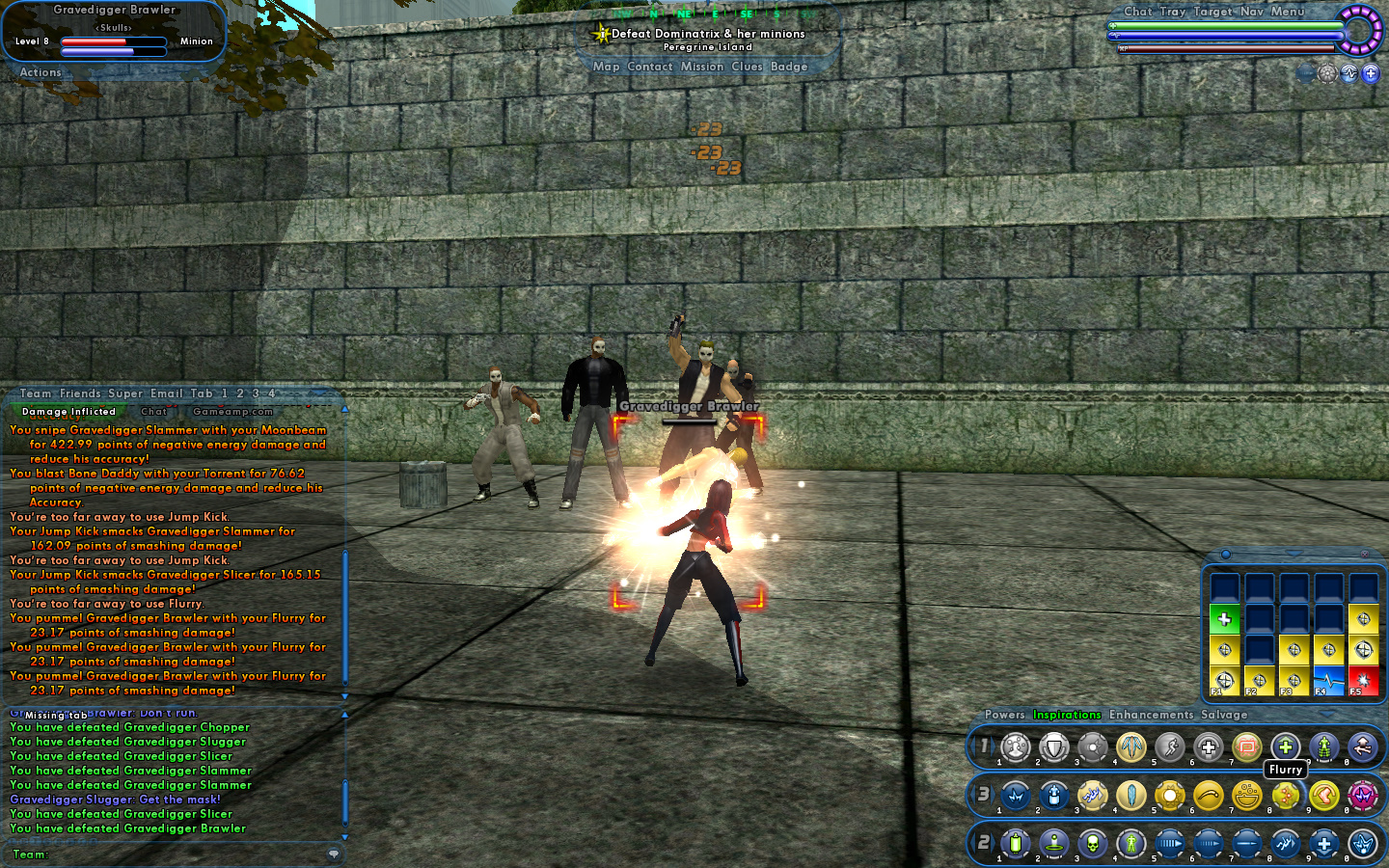The height and width of the screenshot is (868, 1389).
Task: Switch to the Chat tab in chat
Action: tap(153, 412)
